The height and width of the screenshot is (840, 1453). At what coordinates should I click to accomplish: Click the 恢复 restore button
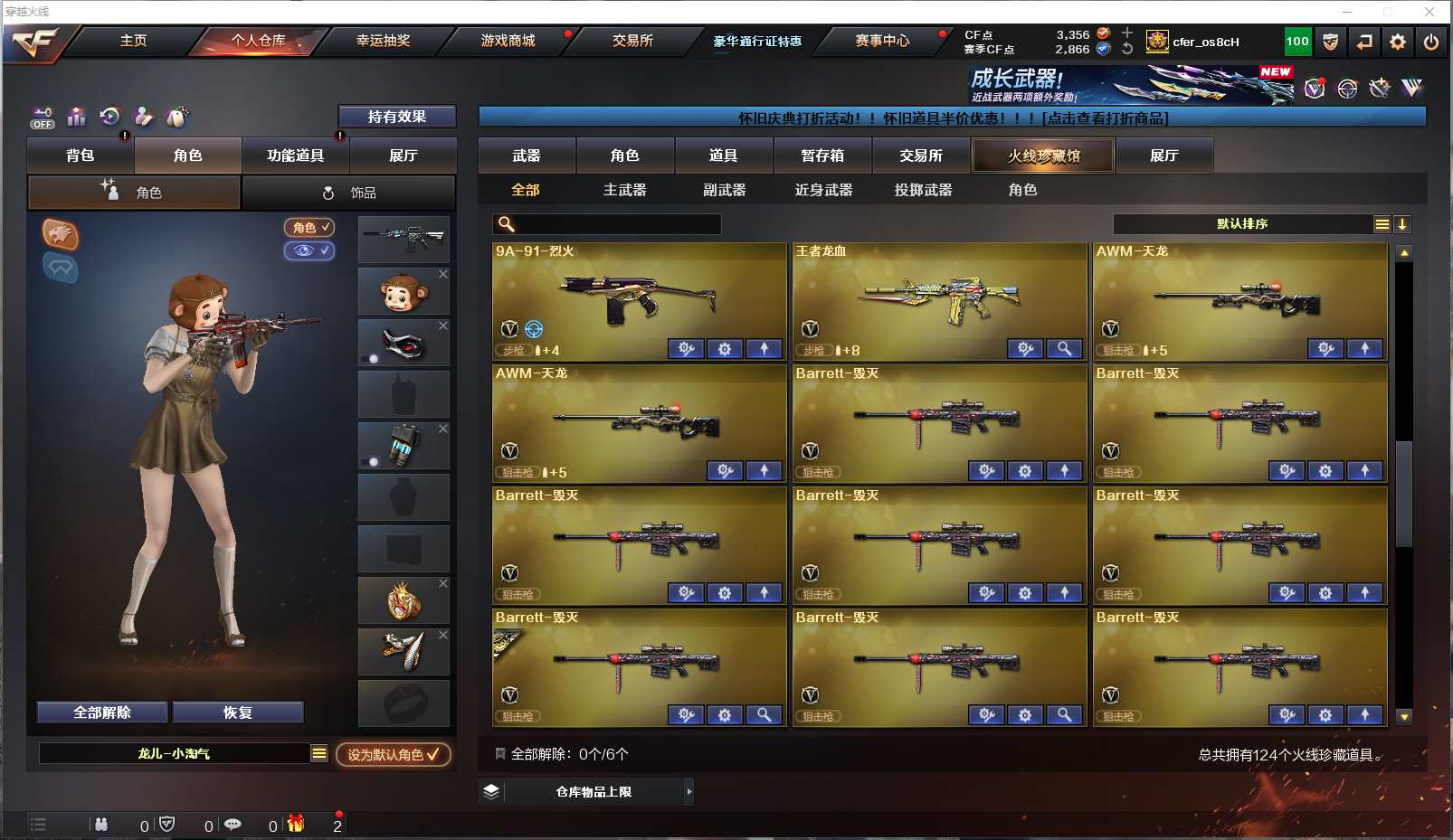click(237, 713)
